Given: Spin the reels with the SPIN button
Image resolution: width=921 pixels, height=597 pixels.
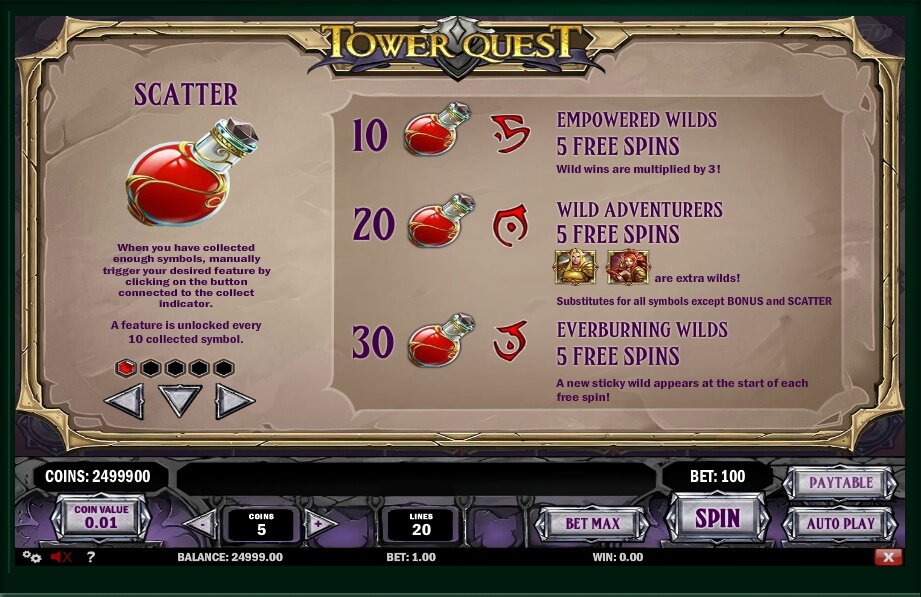Looking at the screenshot, I should pyautogui.click(x=717, y=518).
